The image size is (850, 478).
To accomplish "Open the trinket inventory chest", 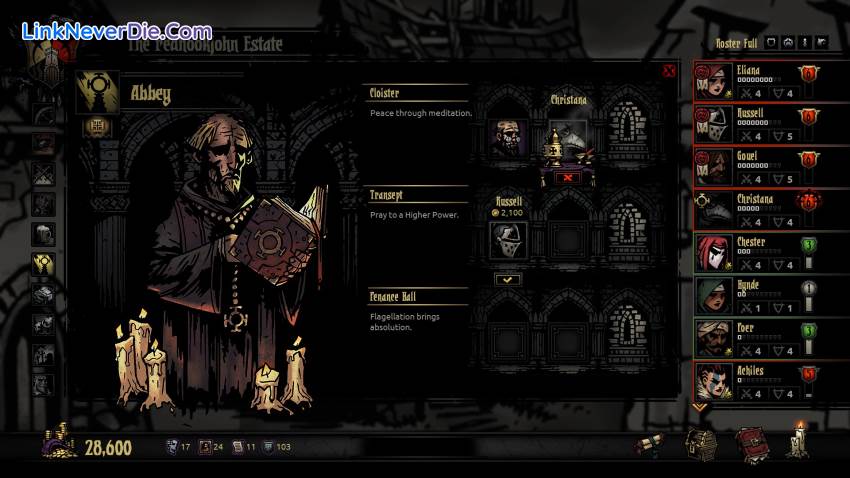I will point(701,443).
